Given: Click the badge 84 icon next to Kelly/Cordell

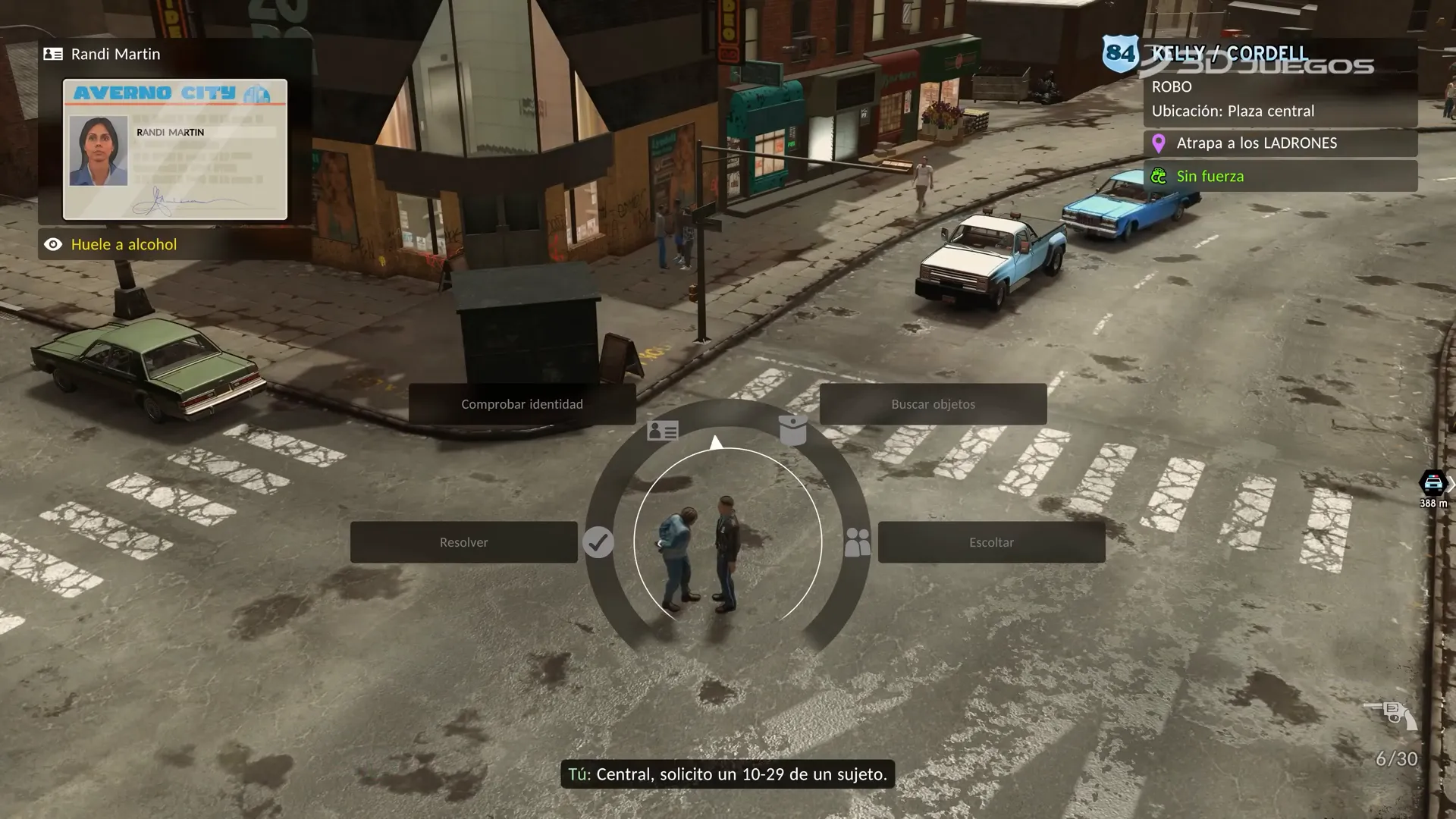Looking at the screenshot, I should tap(1122, 53).
